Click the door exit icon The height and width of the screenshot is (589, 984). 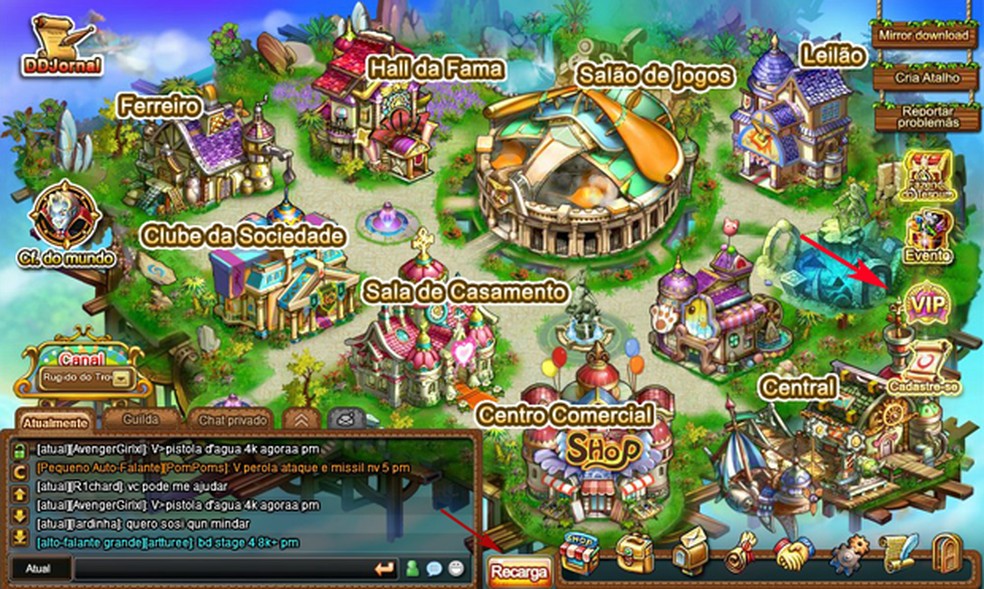click(x=945, y=553)
